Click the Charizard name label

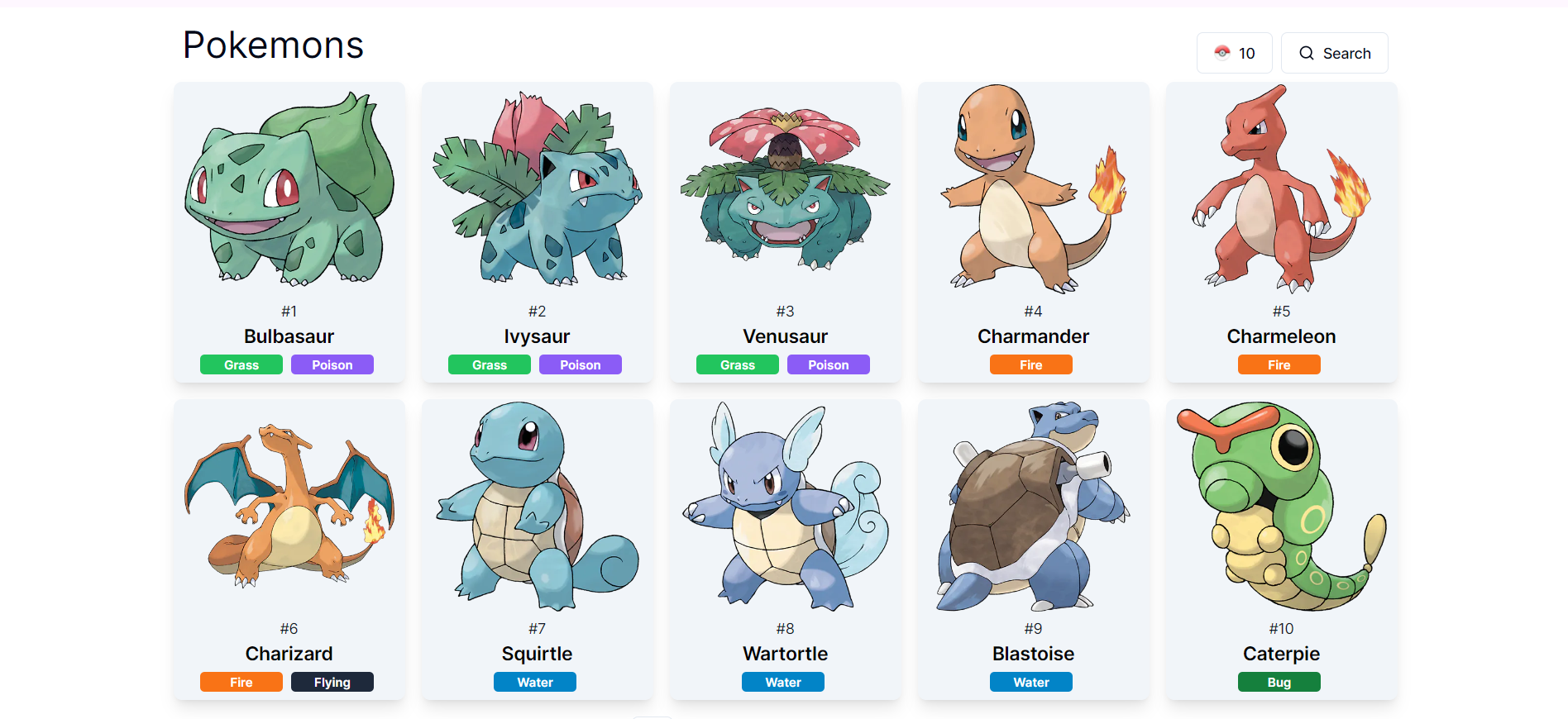pos(289,653)
